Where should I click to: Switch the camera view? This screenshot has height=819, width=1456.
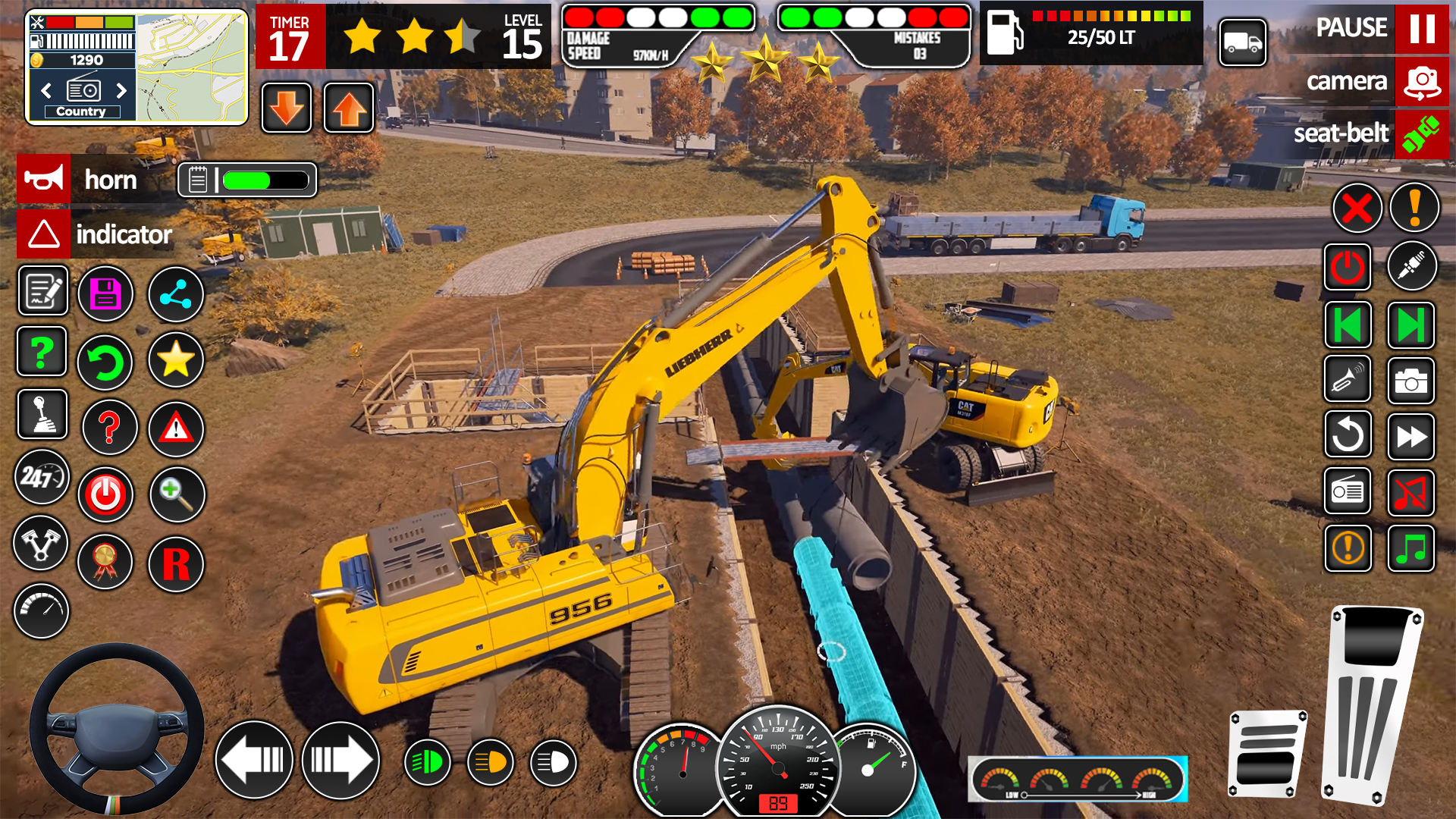(1421, 82)
